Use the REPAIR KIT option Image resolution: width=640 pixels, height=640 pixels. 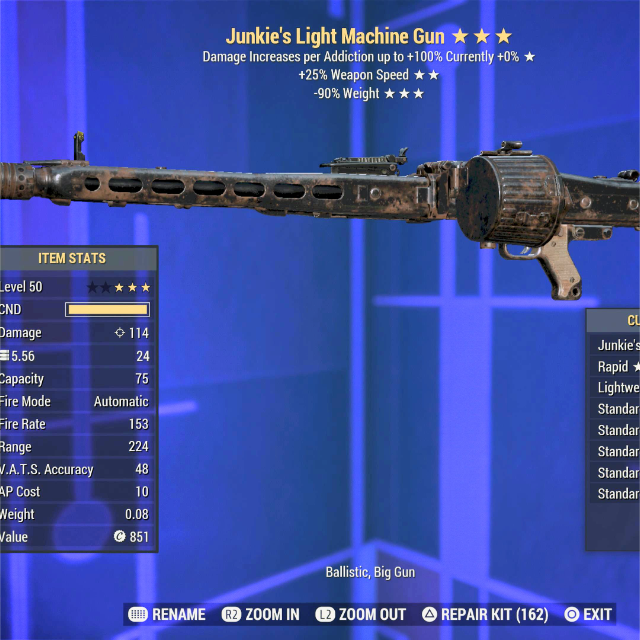[485, 614]
